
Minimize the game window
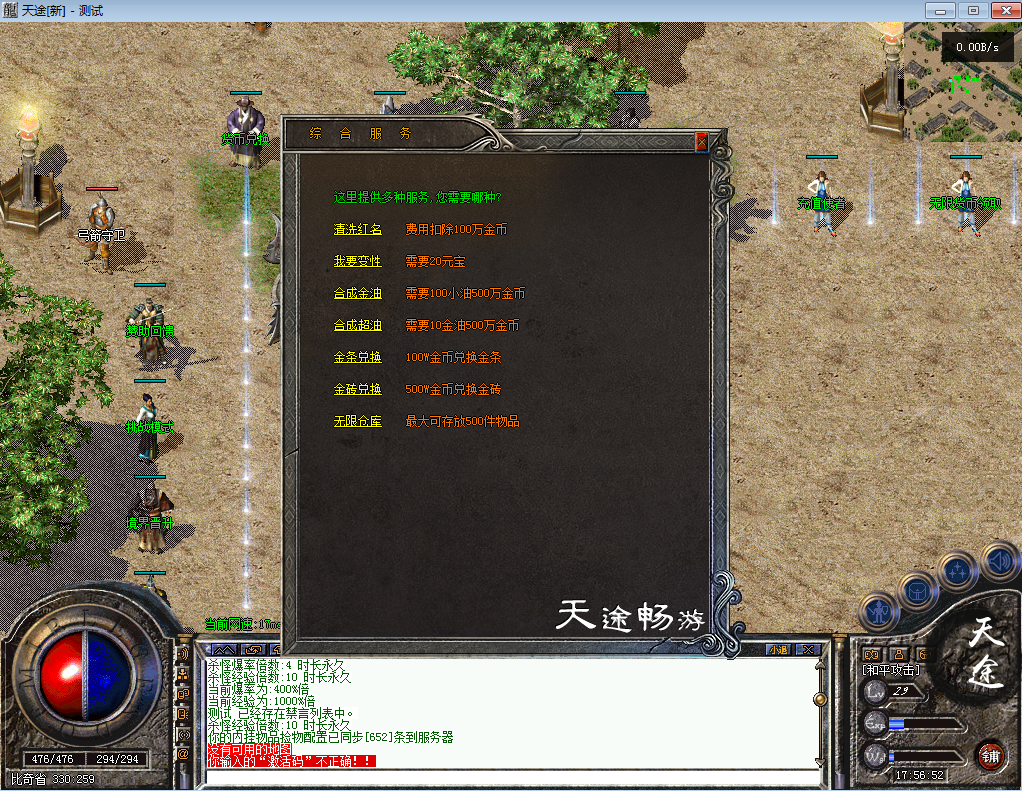(x=941, y=10)
